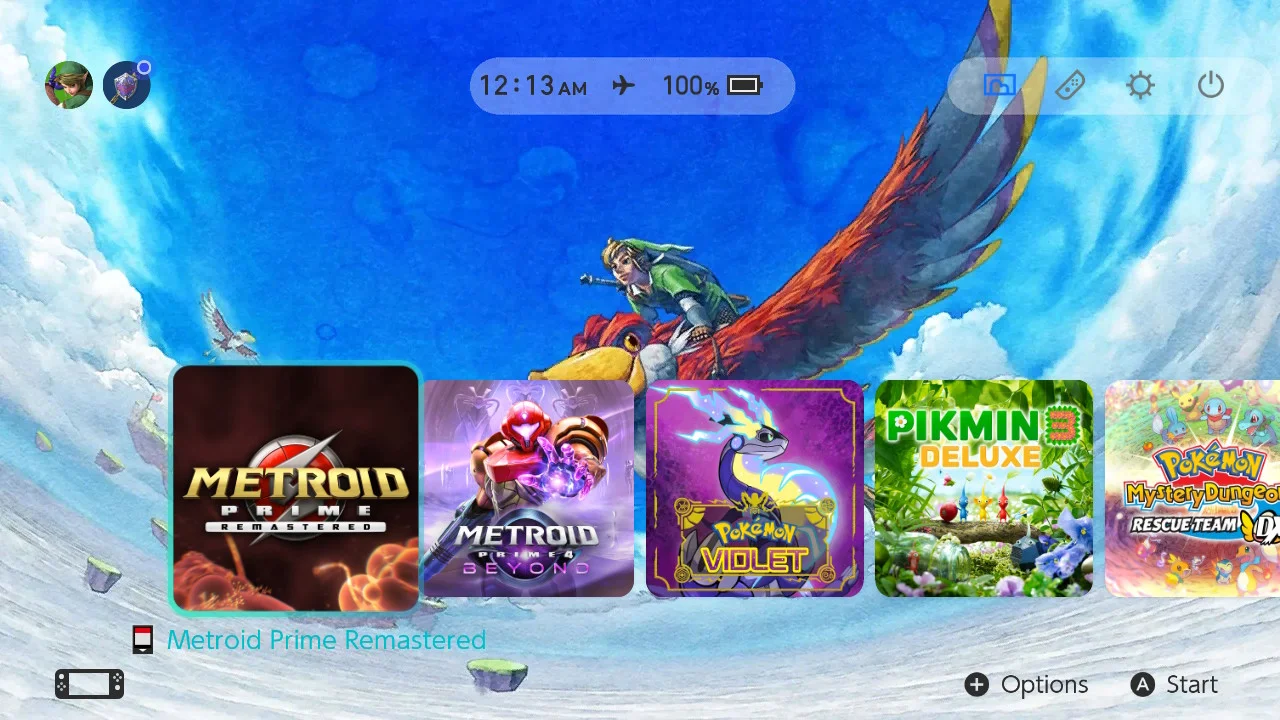Open Pokémon Violet from the game row
Screen dimensions: 1280x720
(x=754, y=488)
